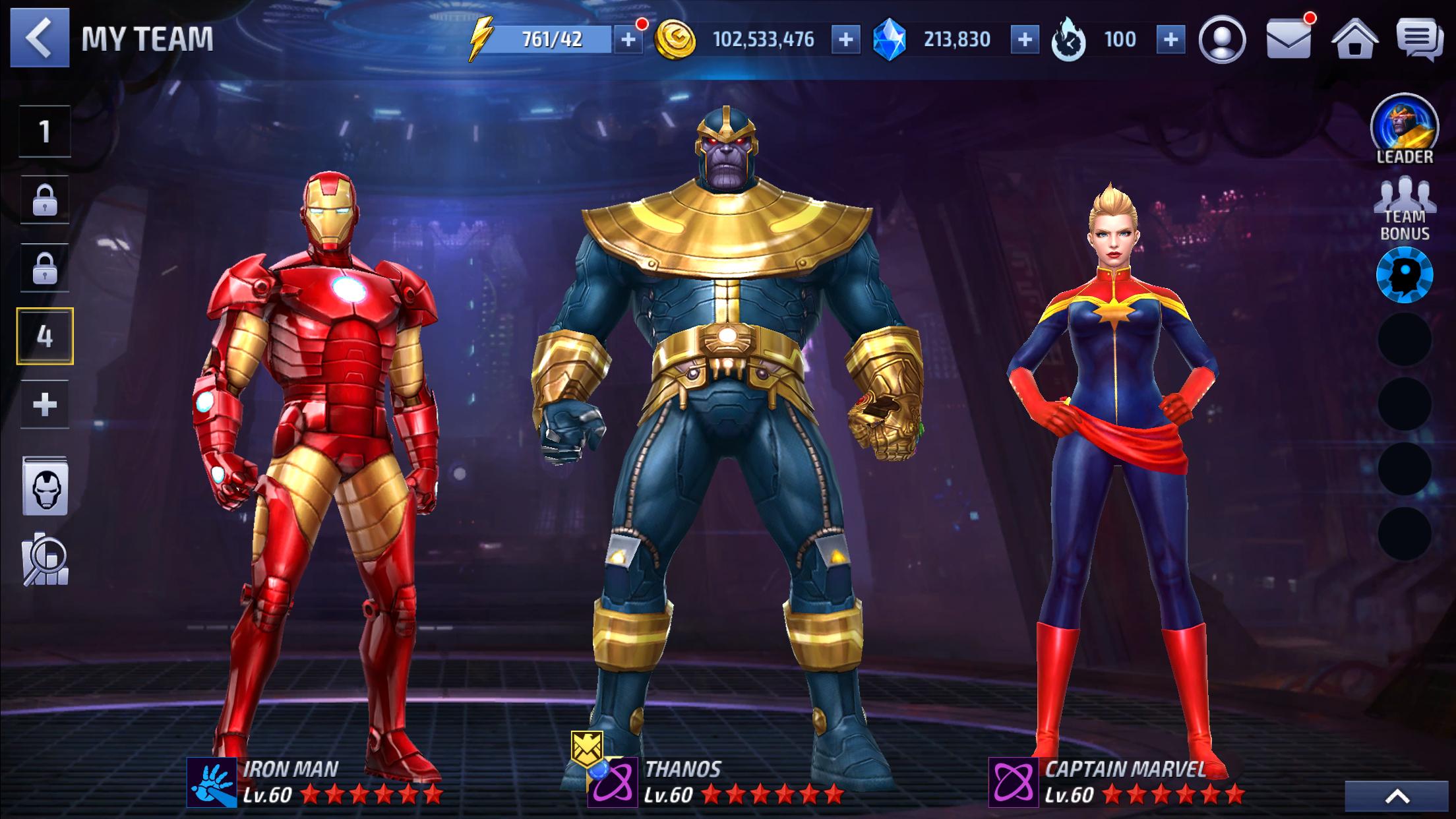
Task: Click the energy meter bar
Action: pos(554,40)
